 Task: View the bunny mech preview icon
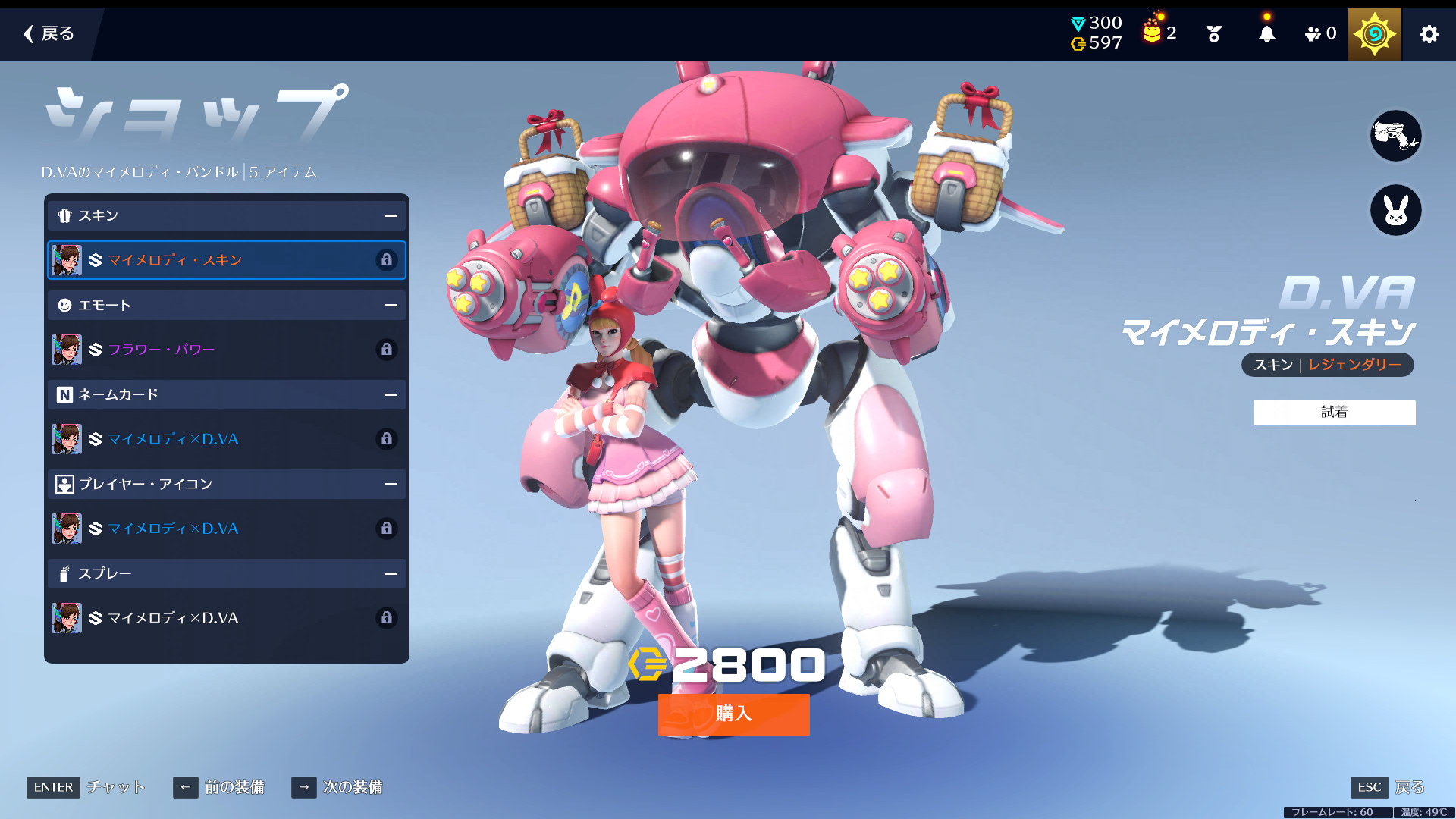[x=1395, y=210]
